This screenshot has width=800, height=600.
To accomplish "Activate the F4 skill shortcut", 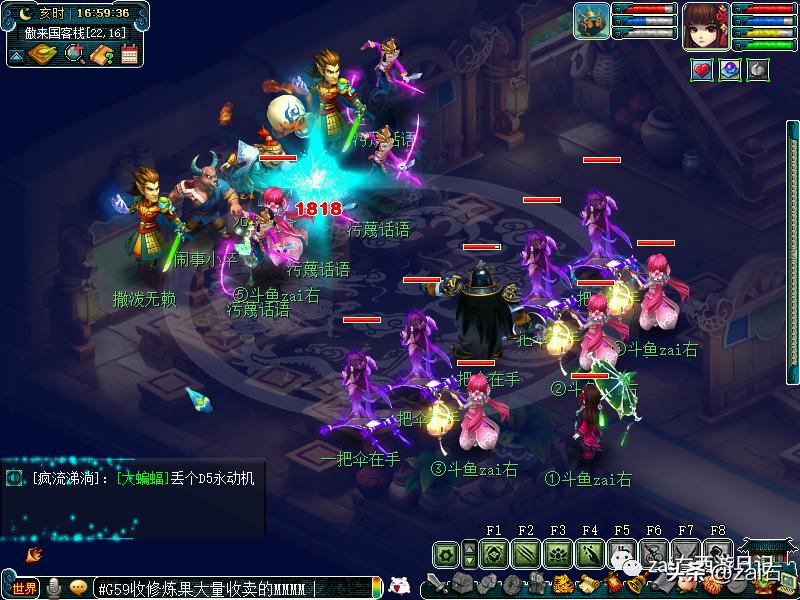I will click(x=589, y=553).
